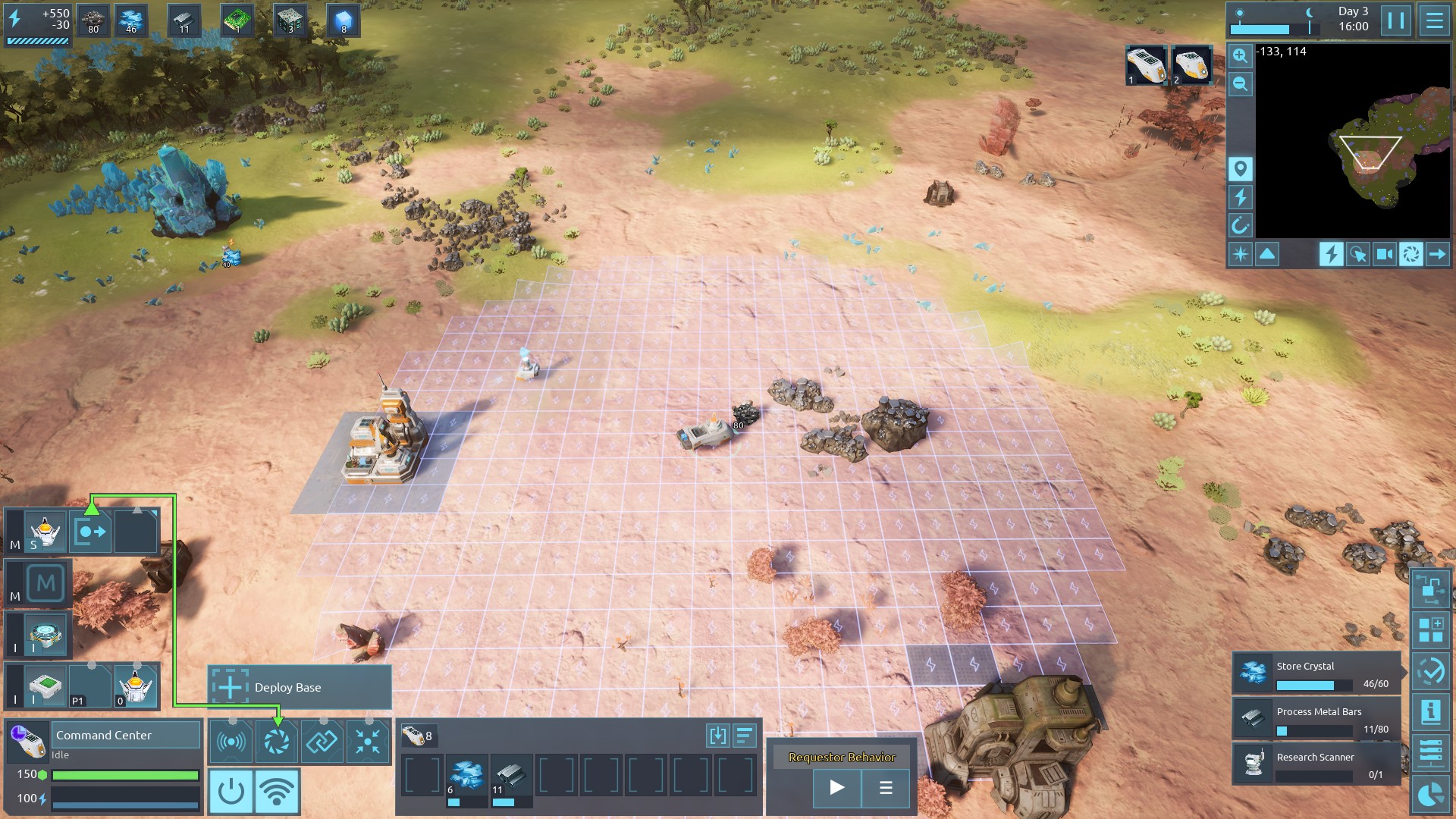Image resolution: width=1456 pixels, height=819 pixels.
Task: Open the Store Crystal objective
Action: [1316, 673]
